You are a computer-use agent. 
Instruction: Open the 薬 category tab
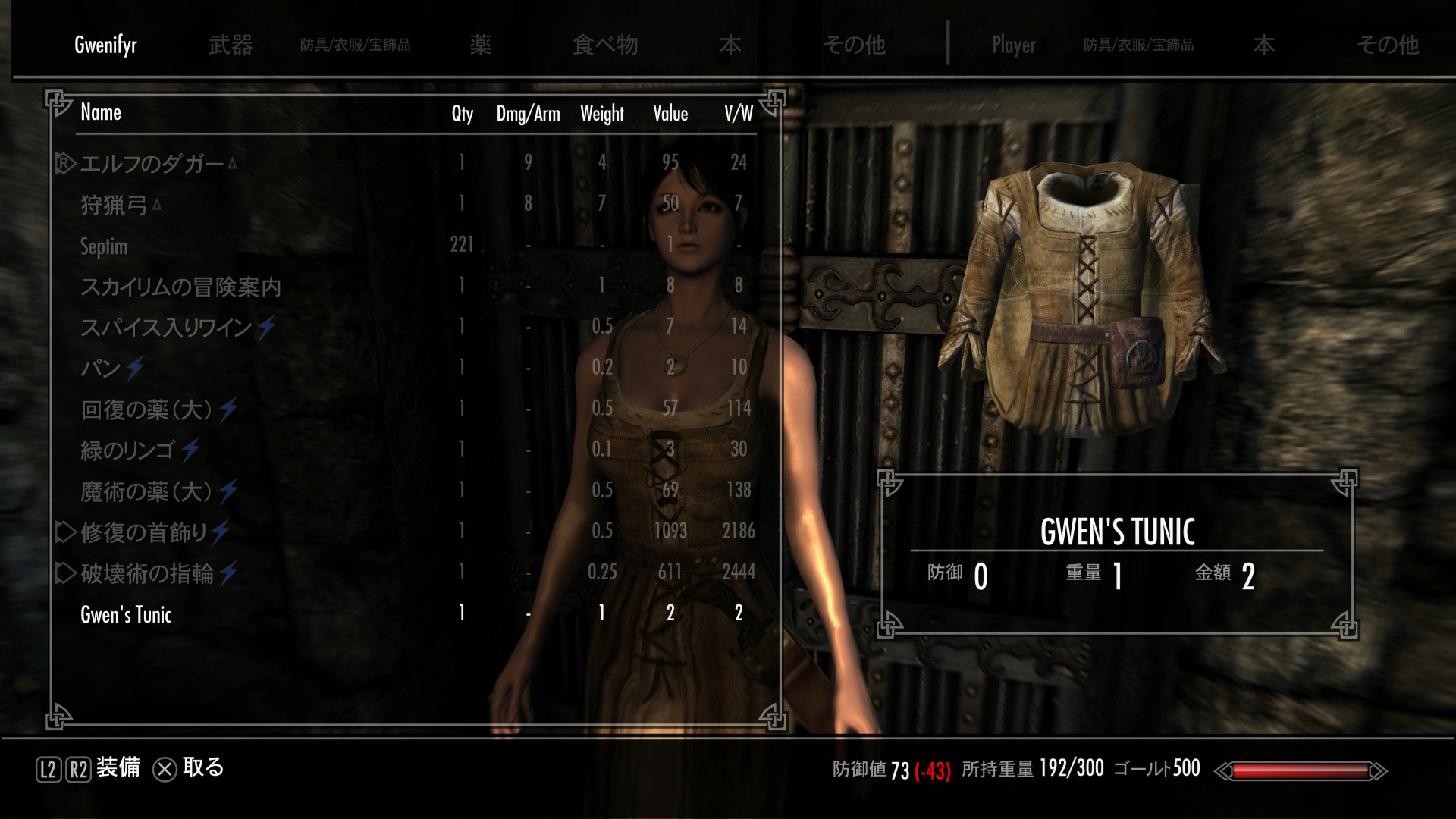pyautogui.click(x=480, y=45)
